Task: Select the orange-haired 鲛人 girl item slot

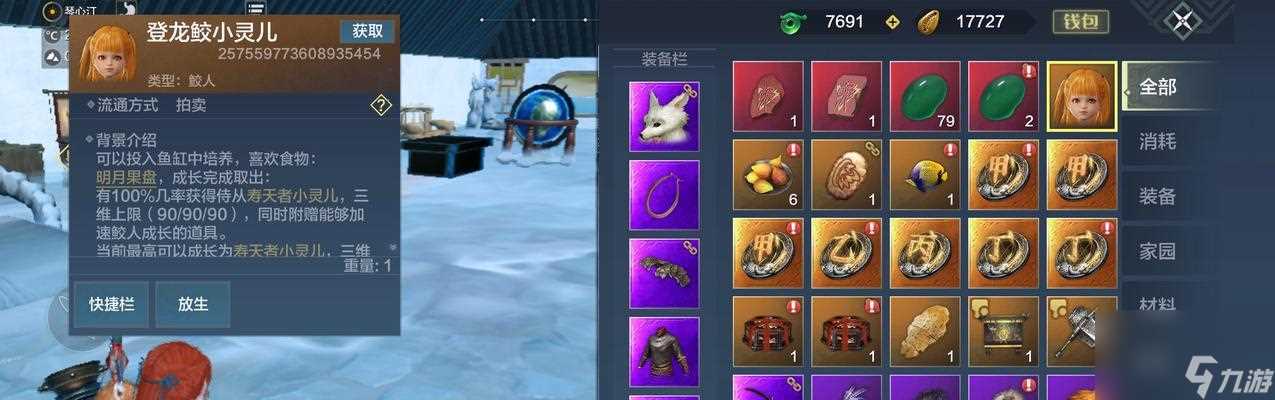Action: [x=1082, y=96]
